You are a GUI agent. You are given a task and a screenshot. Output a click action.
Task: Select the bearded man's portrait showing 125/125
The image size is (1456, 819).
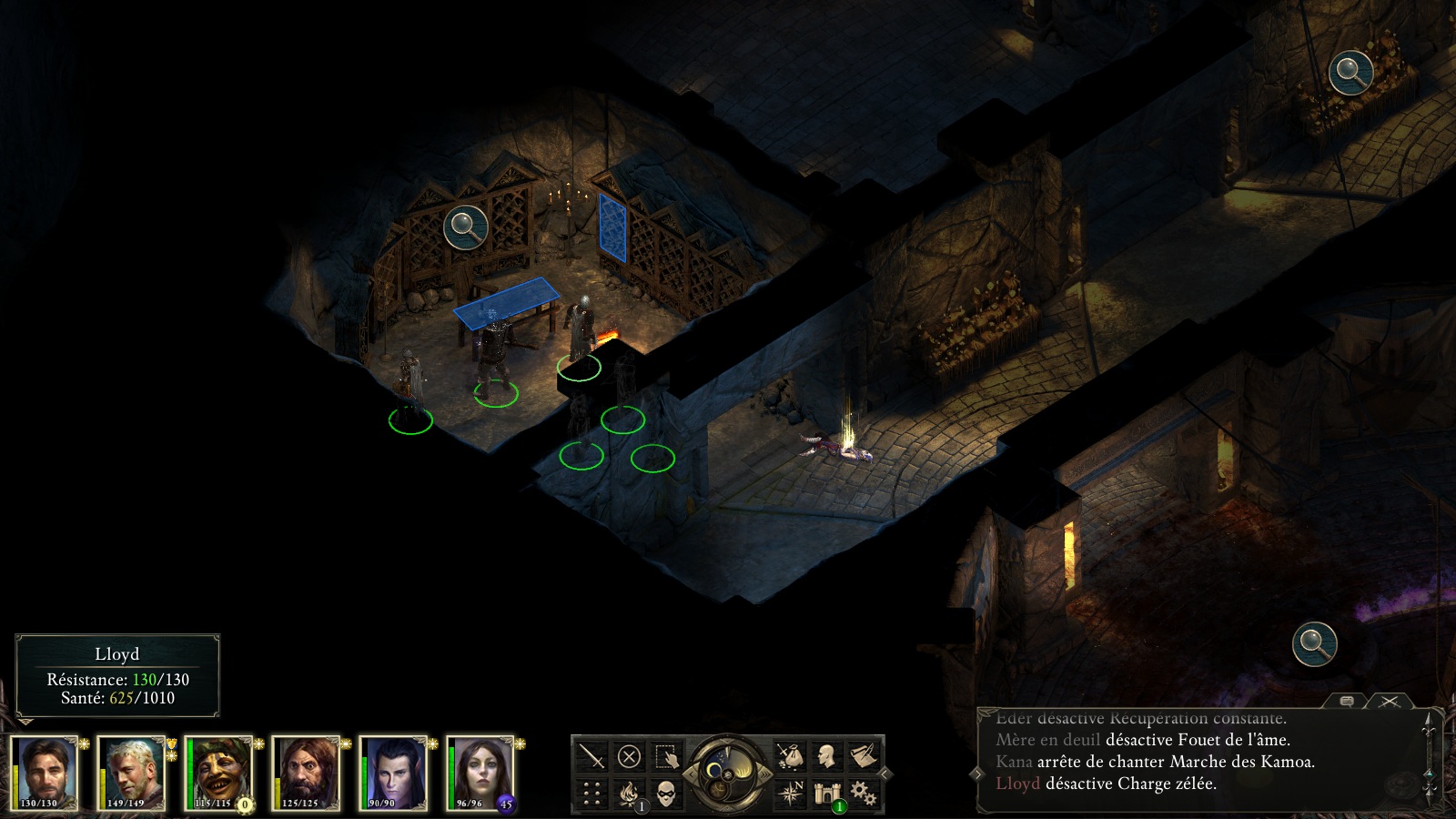click(x=307, y=773)
